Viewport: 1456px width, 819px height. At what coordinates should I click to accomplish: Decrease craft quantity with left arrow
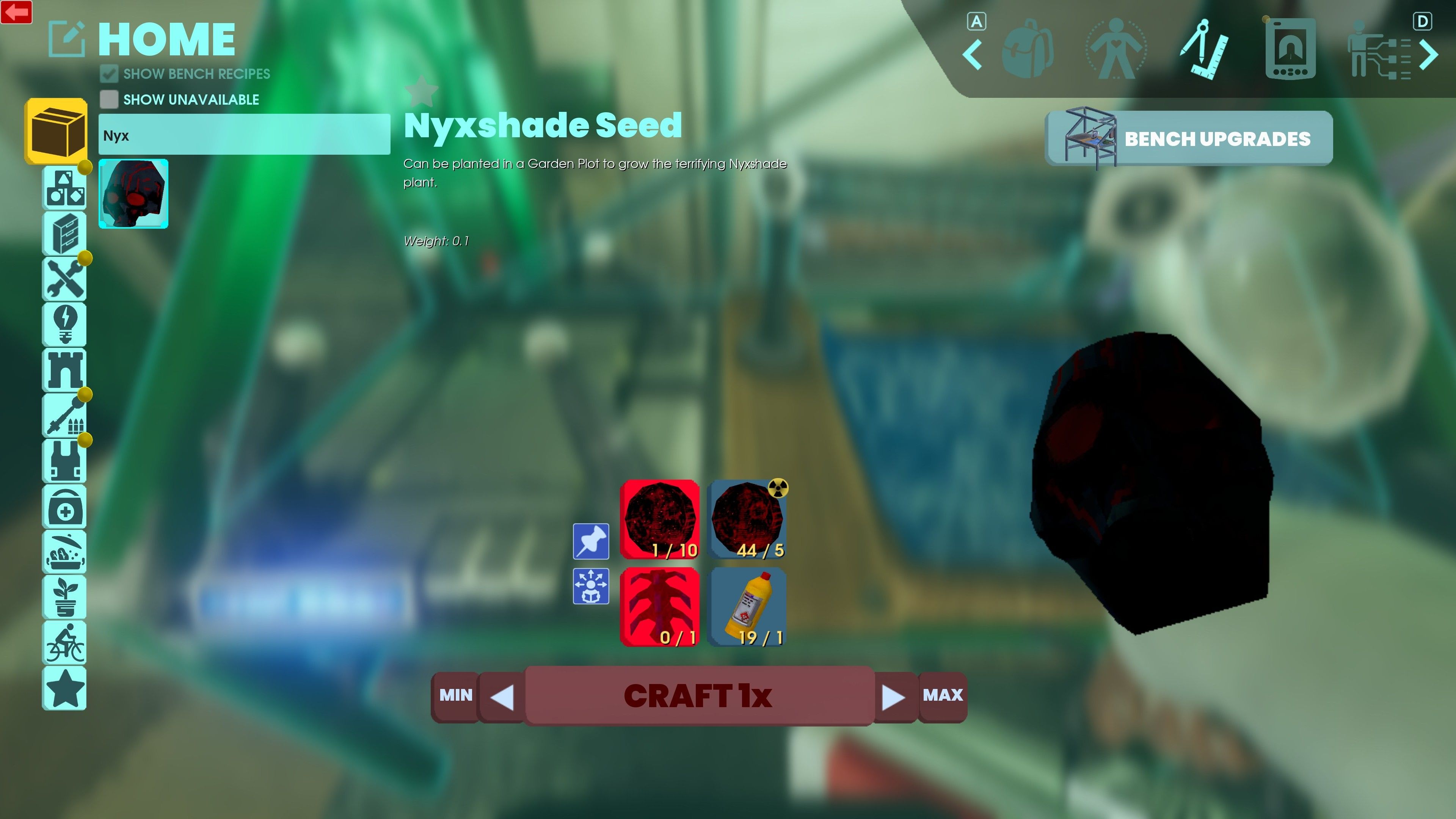coord(502,697)
